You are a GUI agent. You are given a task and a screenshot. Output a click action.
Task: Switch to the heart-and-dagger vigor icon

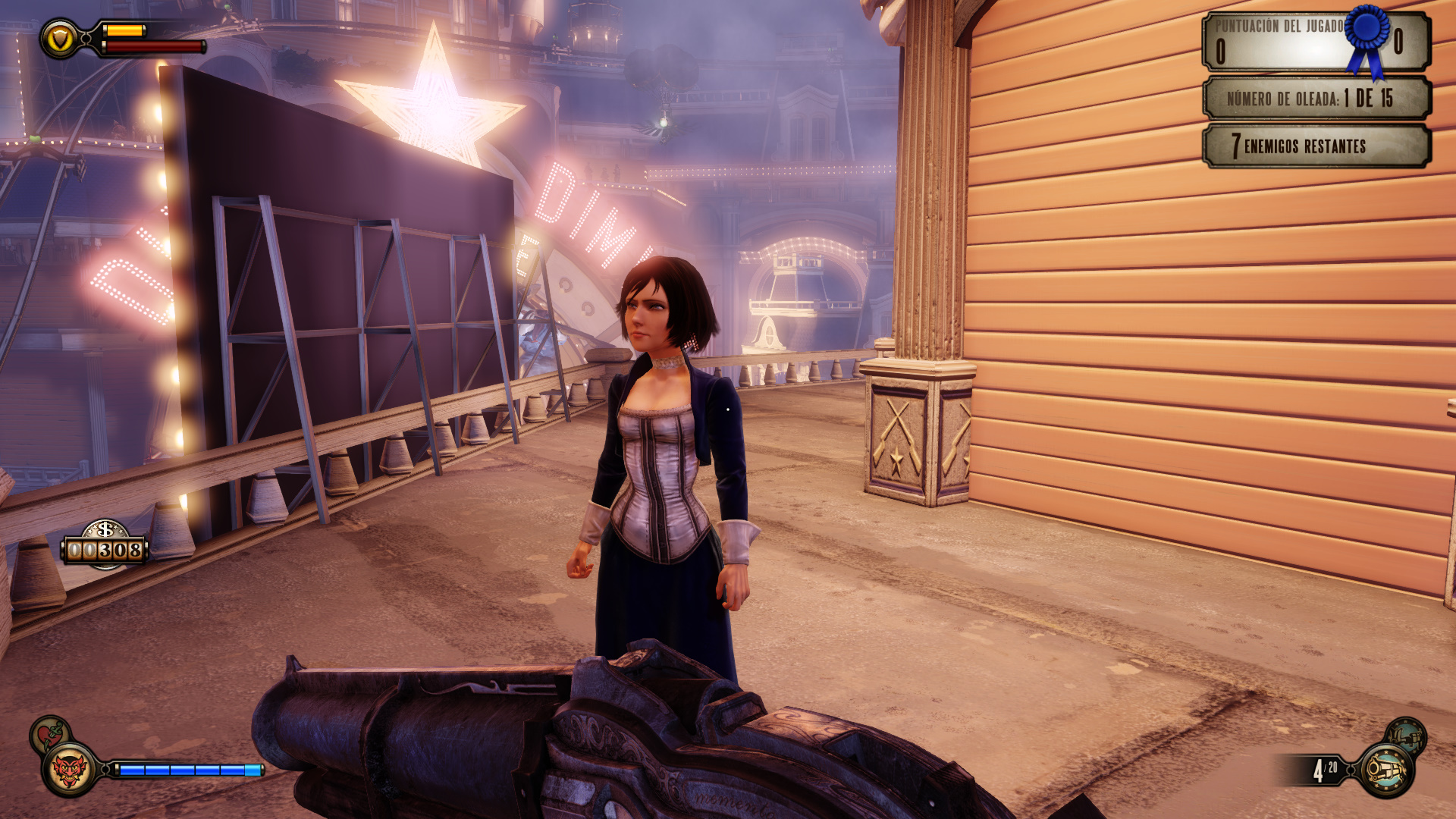point(49,733)
